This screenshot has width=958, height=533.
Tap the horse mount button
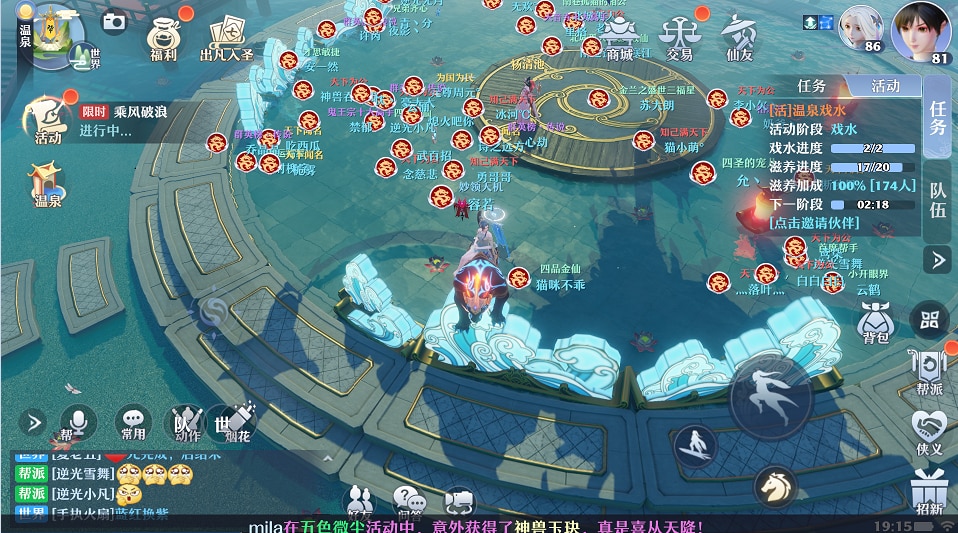tap(775, 487)
